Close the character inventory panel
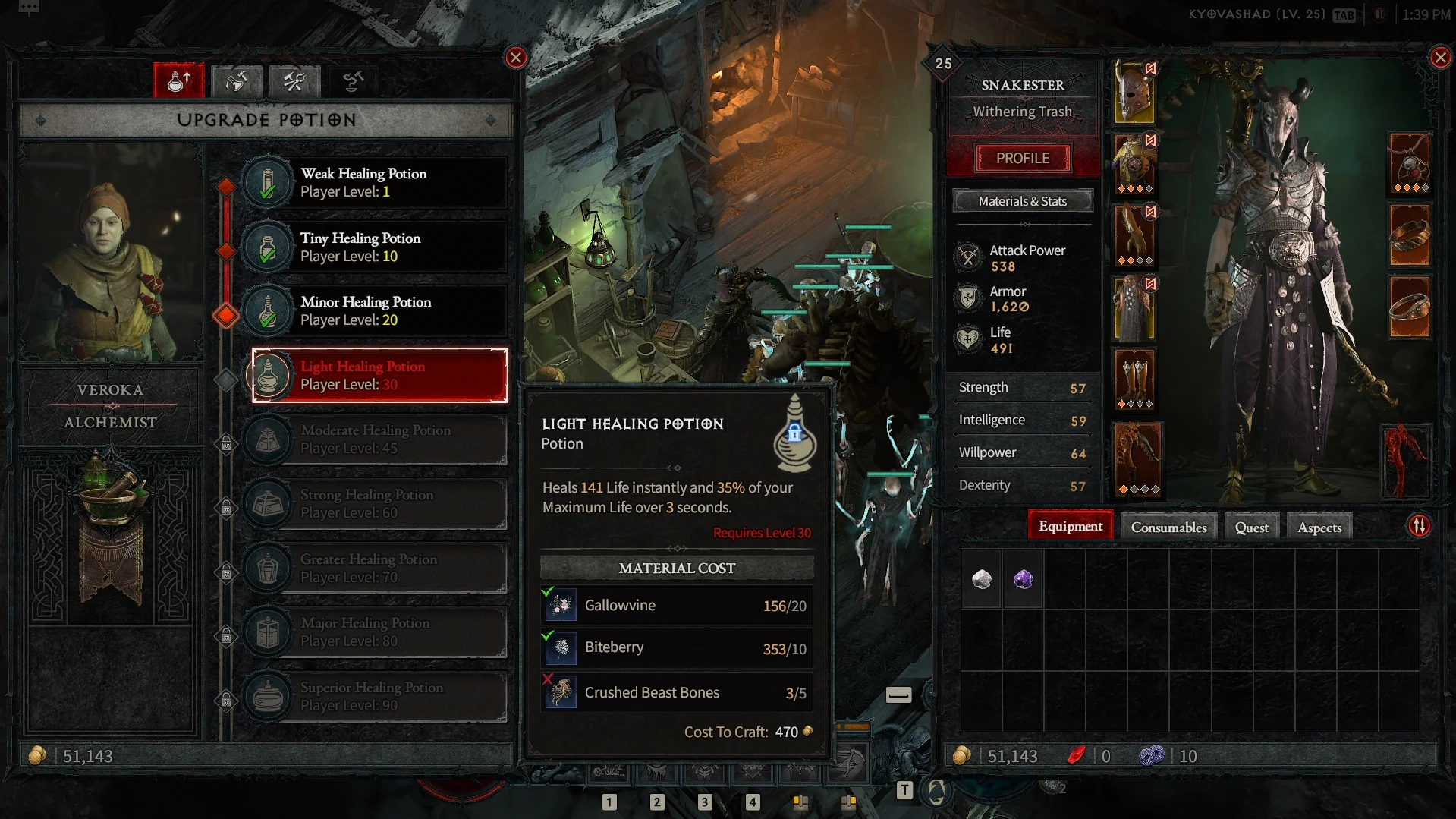 click(1440, 58)
